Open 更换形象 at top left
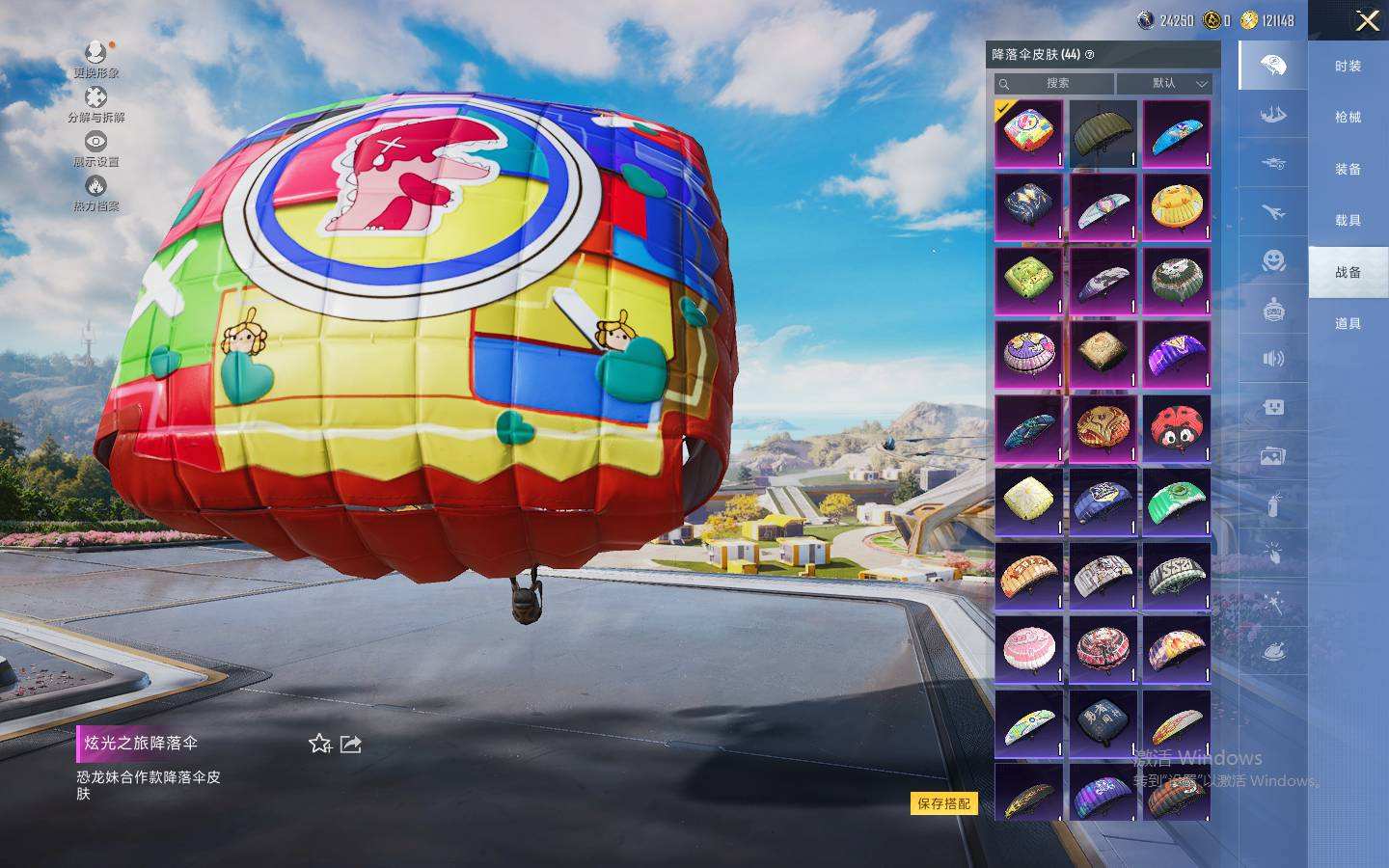This screenshot has height=868, width=1389. [95, 58]
